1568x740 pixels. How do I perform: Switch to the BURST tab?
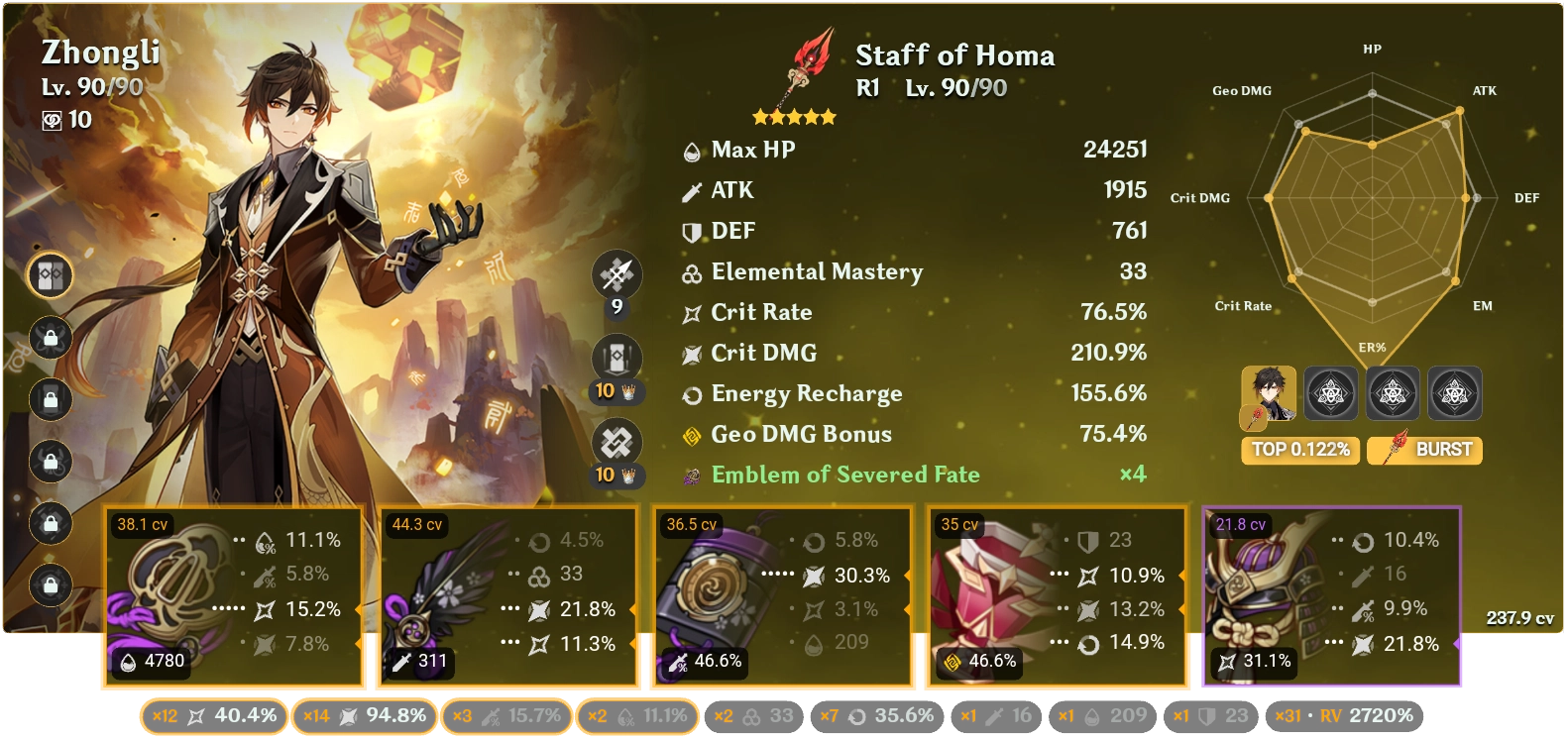coord(1425,450)
